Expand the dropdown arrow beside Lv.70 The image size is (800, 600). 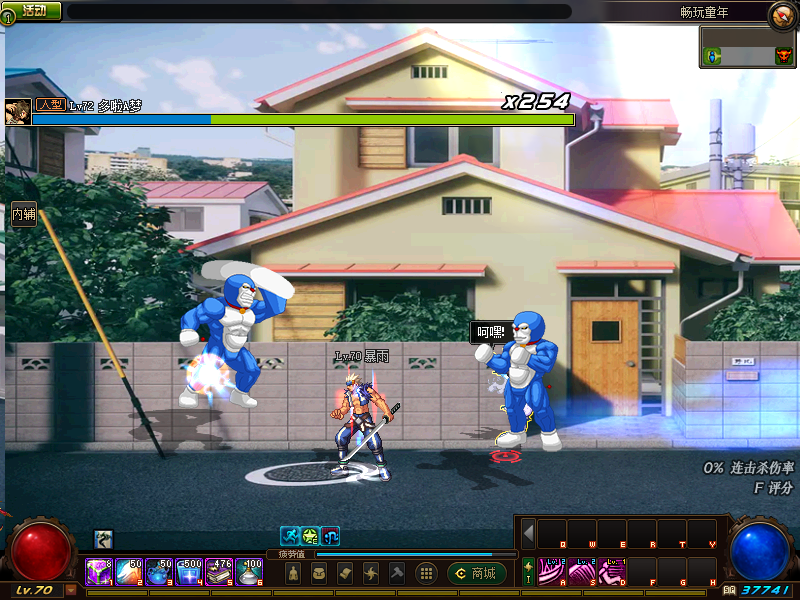70,590
